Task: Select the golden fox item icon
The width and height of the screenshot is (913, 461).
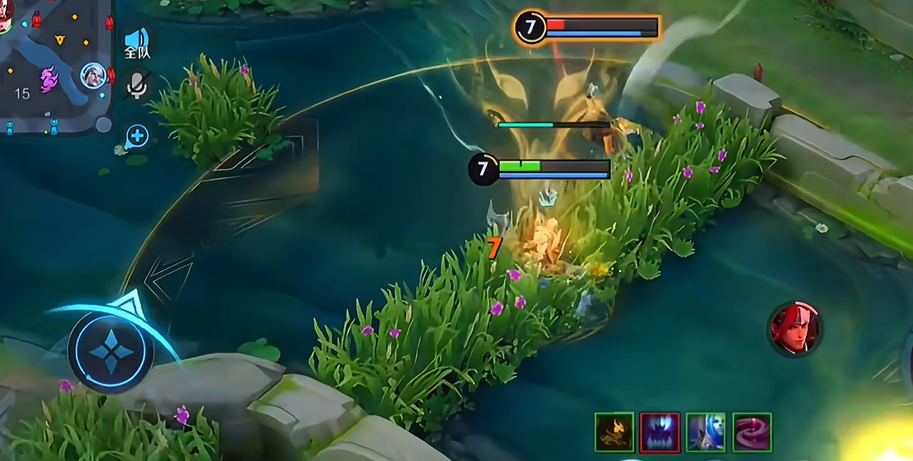Action: coord(614,432)
